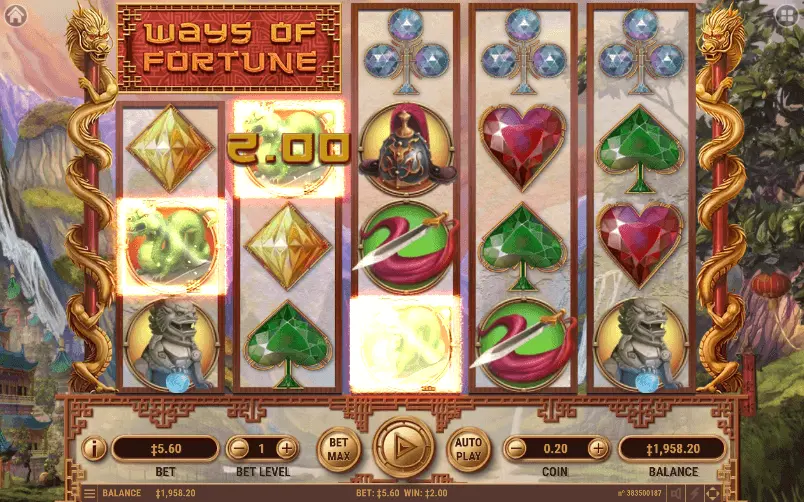This screenshot has height=502, width=804.
Task: Lower the coin value
Action: coord(515,448)
